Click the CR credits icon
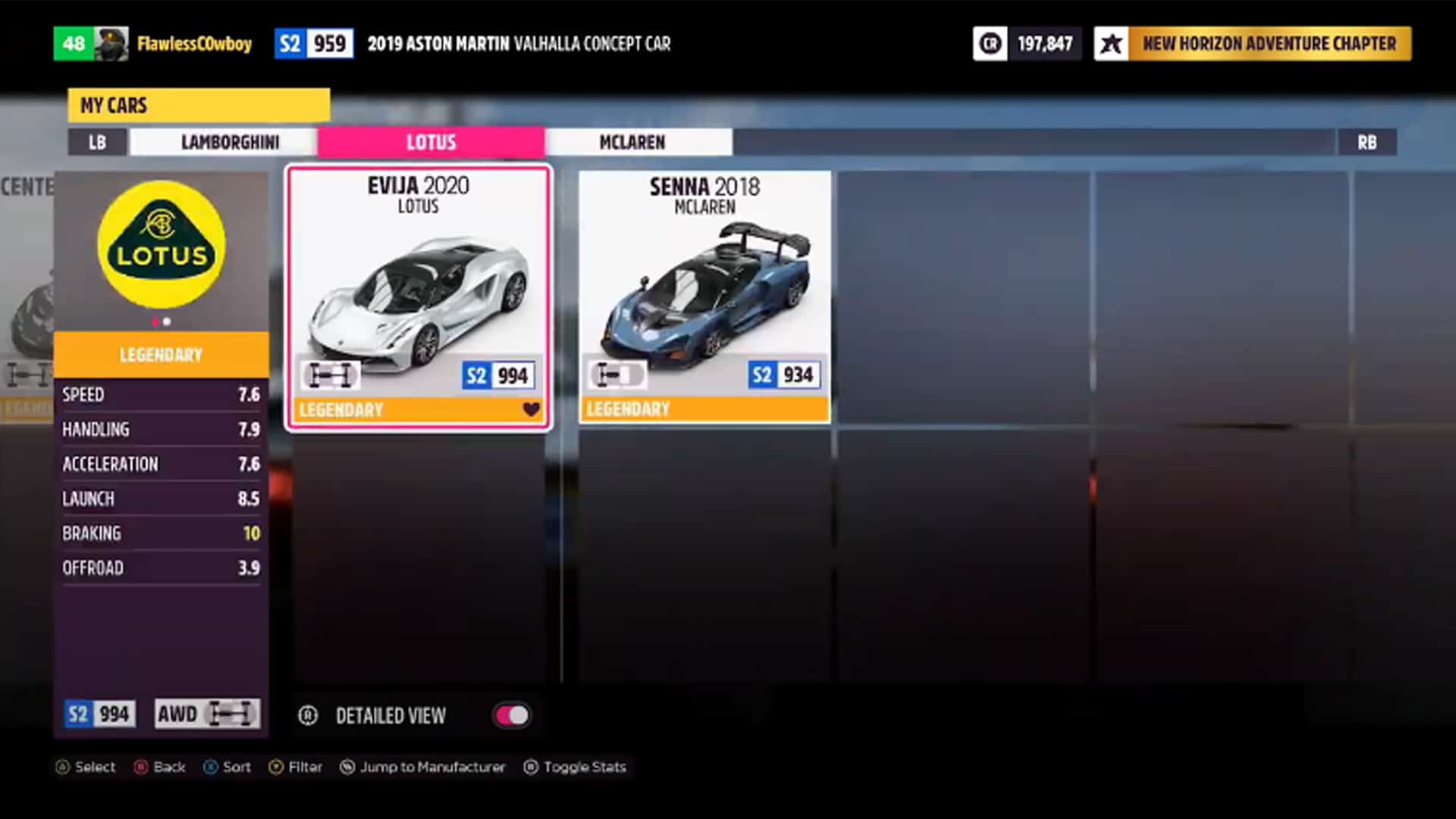The height and width of the screenshot is (819, 1456). pos(990,43)
